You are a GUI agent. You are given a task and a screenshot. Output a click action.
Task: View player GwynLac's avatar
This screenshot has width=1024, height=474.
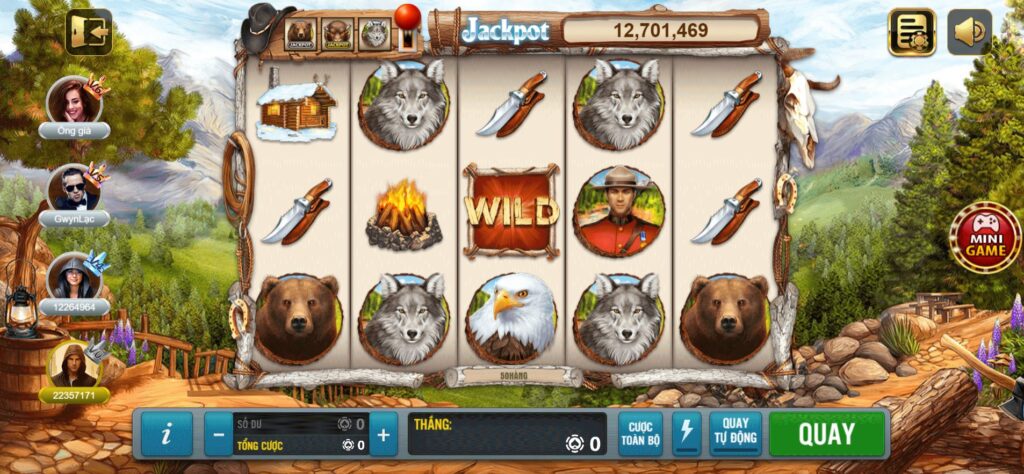click(x=74, y=188)
